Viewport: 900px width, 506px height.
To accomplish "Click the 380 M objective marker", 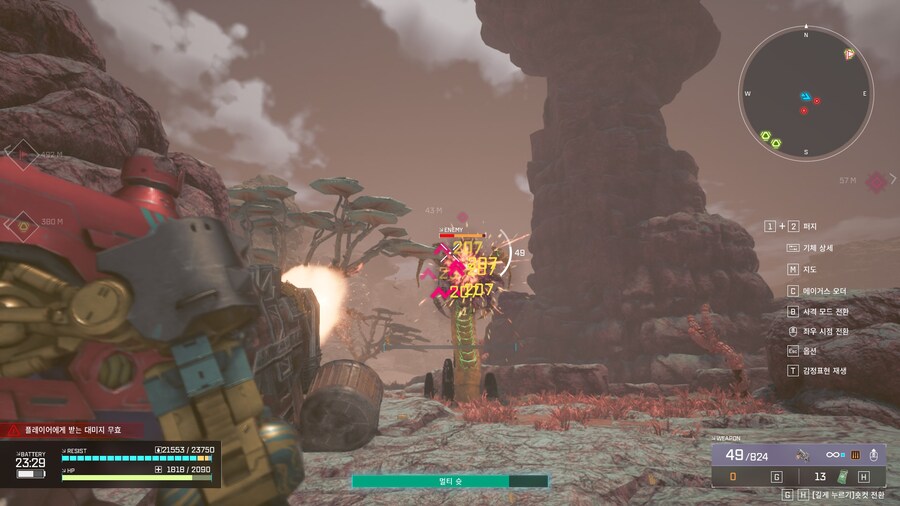I will point(21,223).
